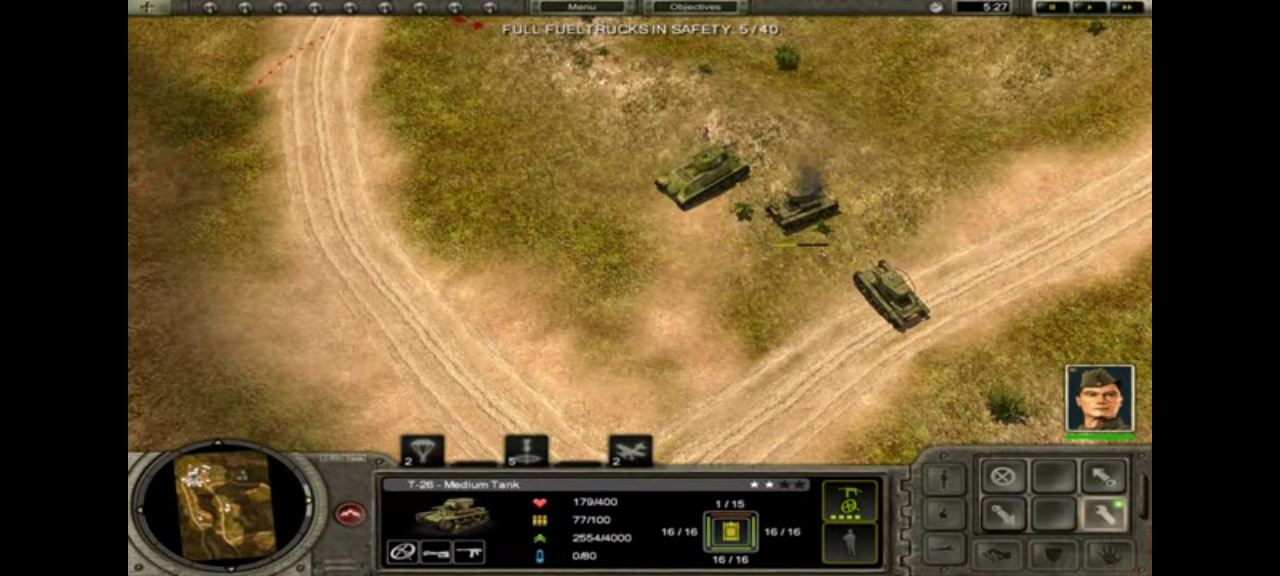The height and width of the screenshot is (576, 1280).
Task: Call in the paratrooper reinforcement
Action: pyautogui.click(x=422, y=450)
